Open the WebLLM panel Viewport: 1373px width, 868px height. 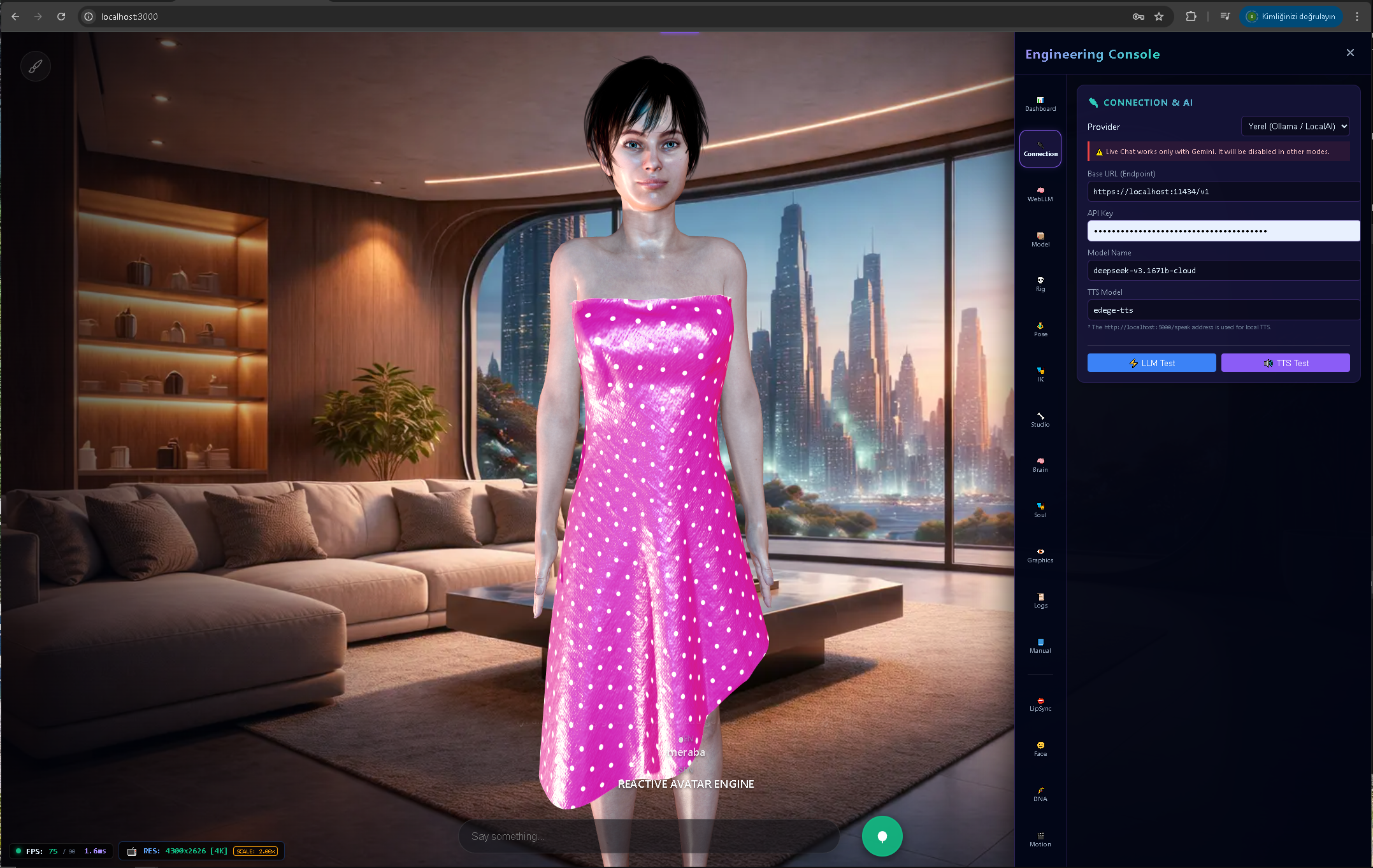pos(1040,193)
